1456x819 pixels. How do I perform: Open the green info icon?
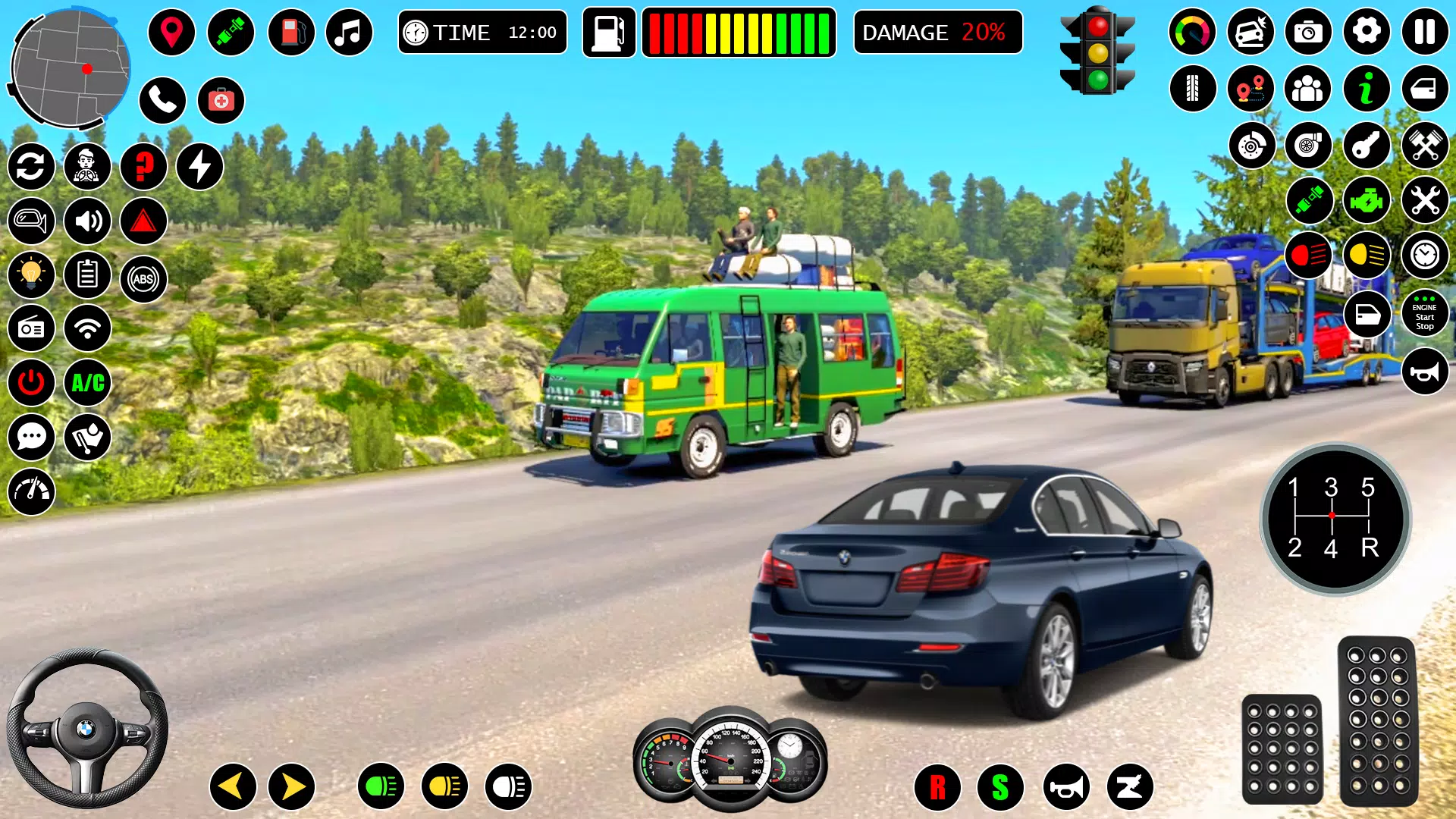1367,89
